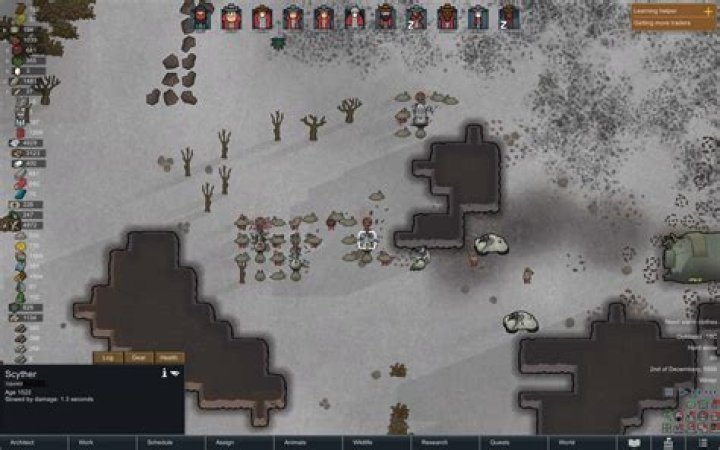720x450 pixels.
Task: Select the last colonist portrait in the bar
Action: coord(509,16)
